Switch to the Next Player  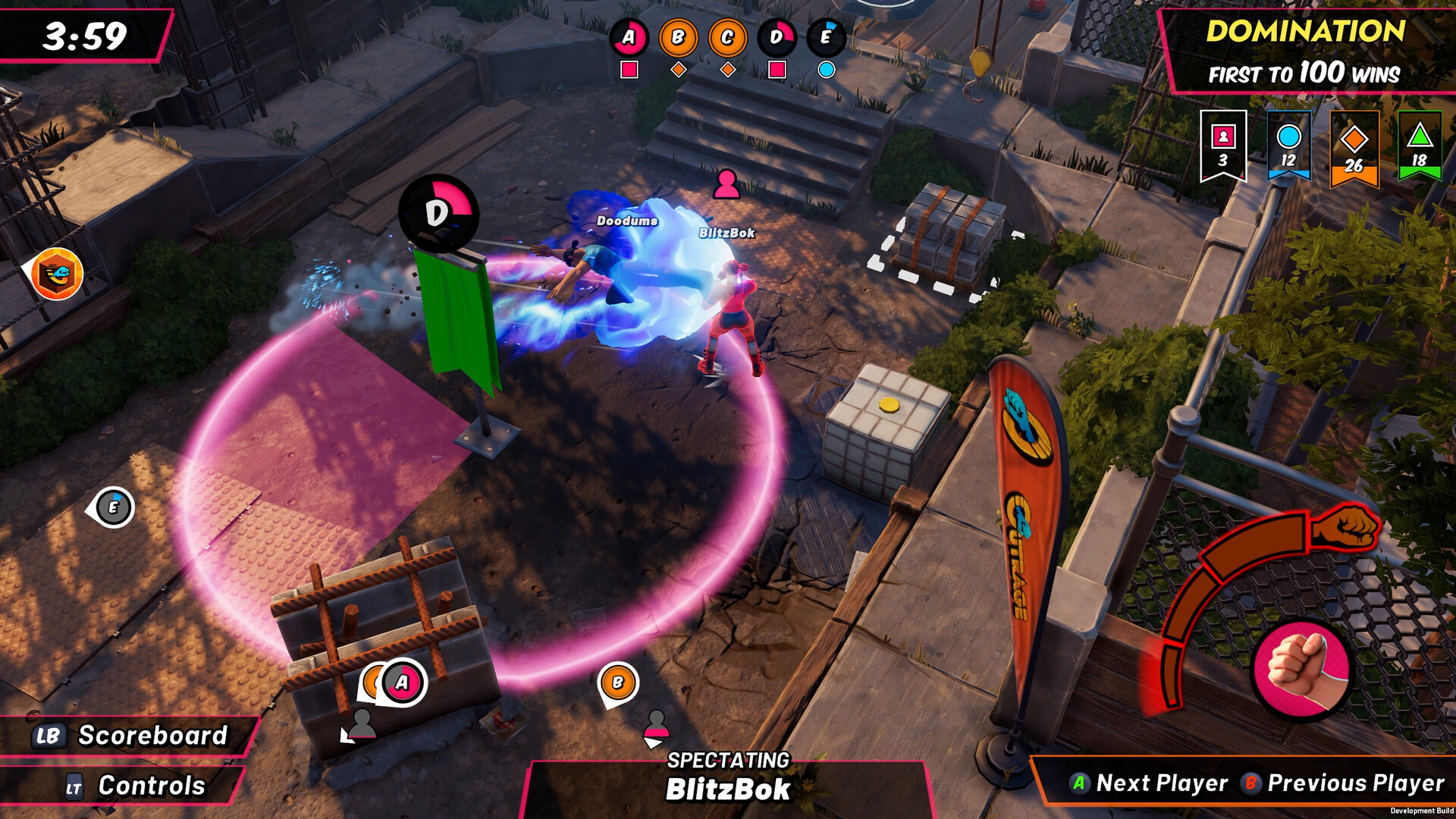(1149, 783)
